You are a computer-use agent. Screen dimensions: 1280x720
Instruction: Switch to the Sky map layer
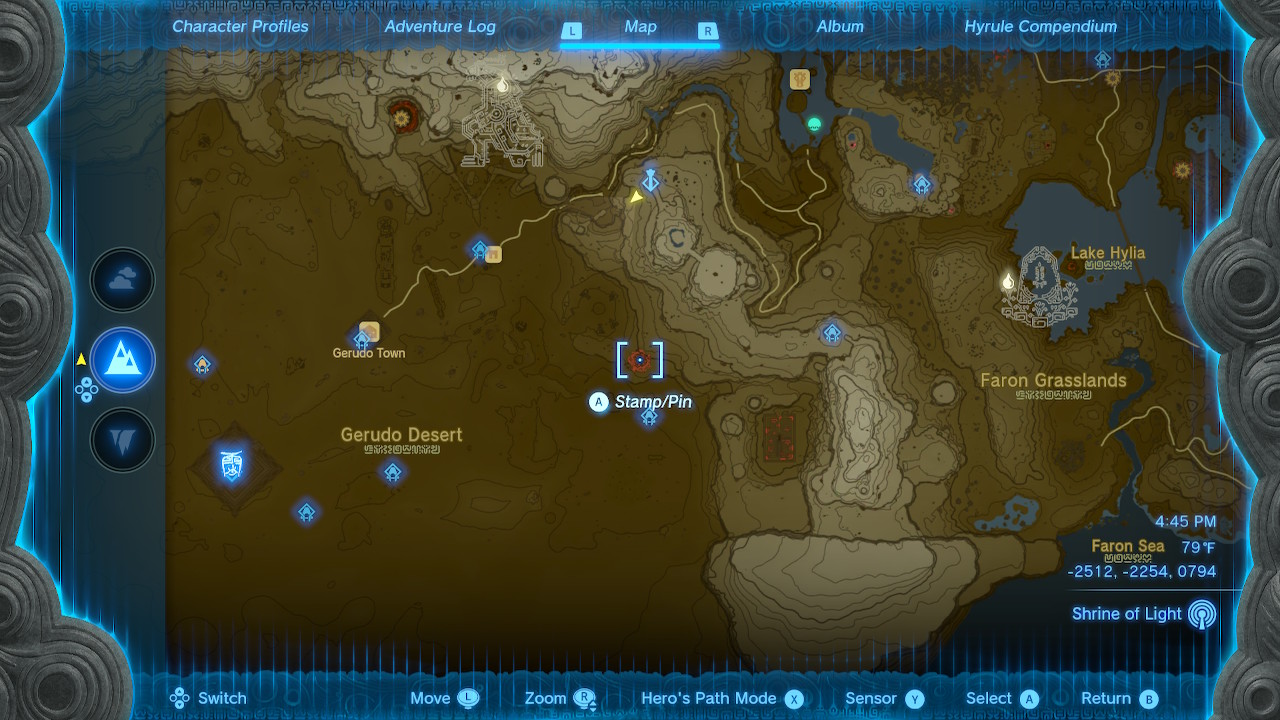pos(122,280)
